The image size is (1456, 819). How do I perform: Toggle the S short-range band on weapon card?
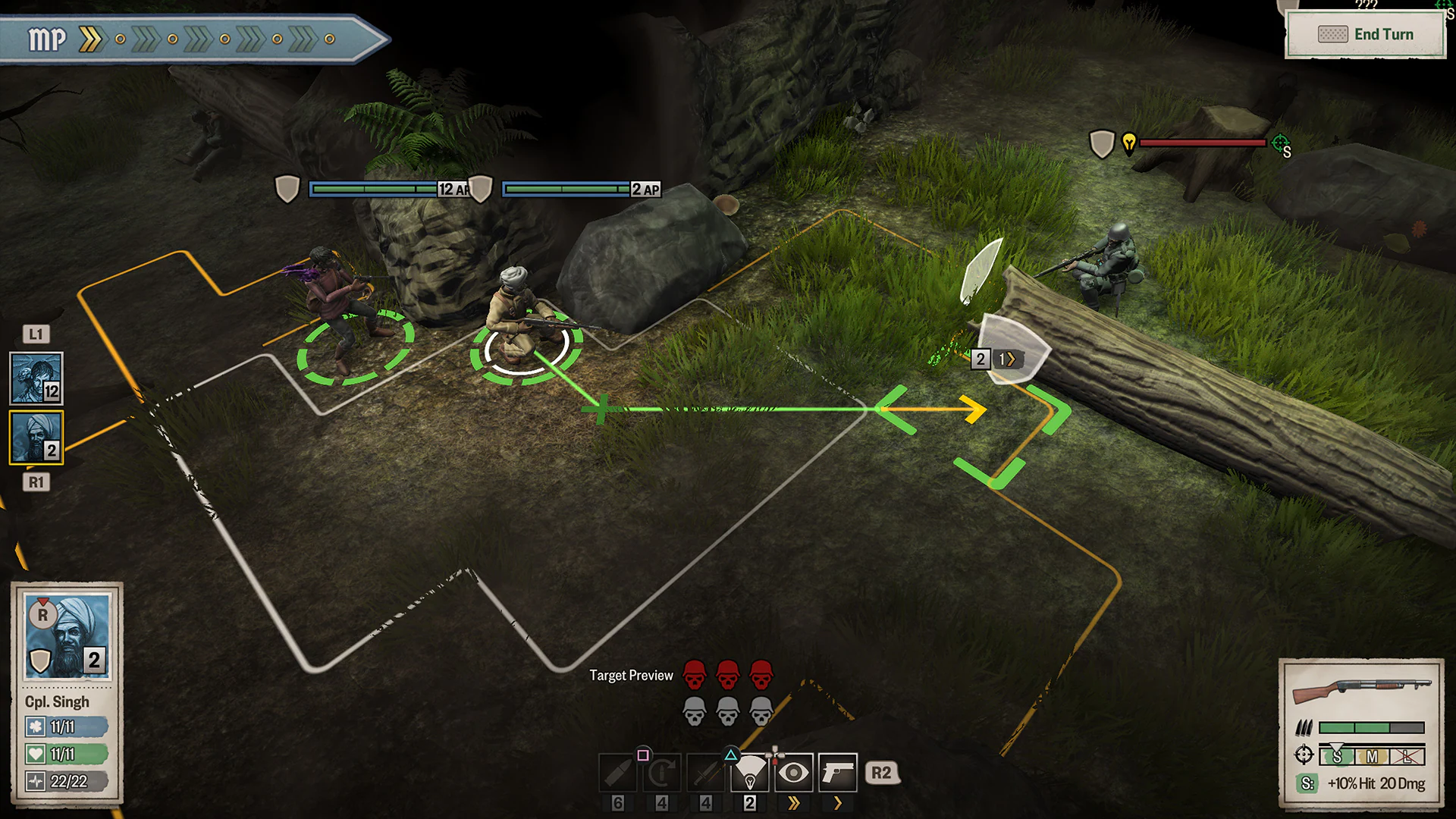[x=1337, y=756]
